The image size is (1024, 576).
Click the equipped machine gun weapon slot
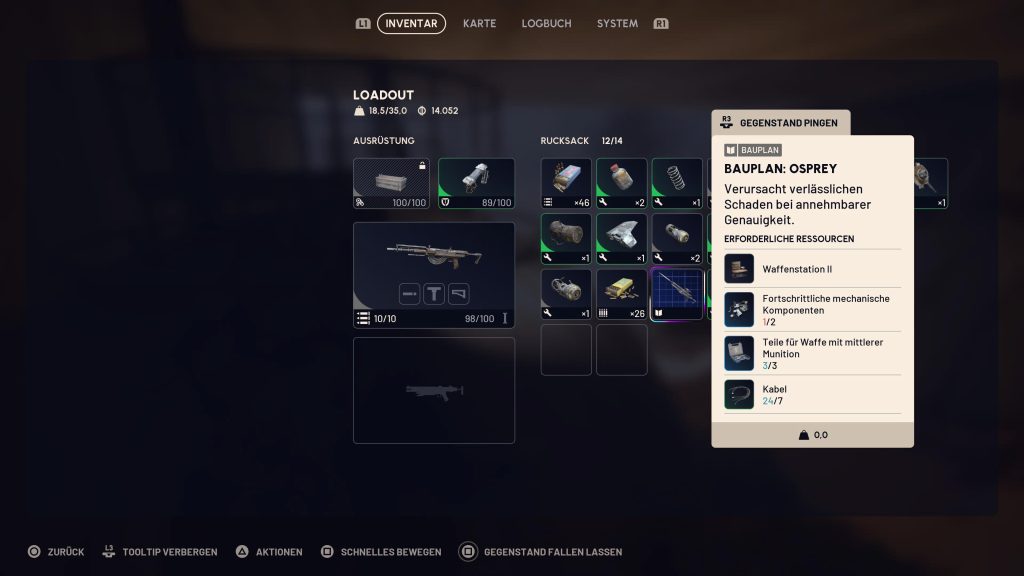tap(434, 262)
